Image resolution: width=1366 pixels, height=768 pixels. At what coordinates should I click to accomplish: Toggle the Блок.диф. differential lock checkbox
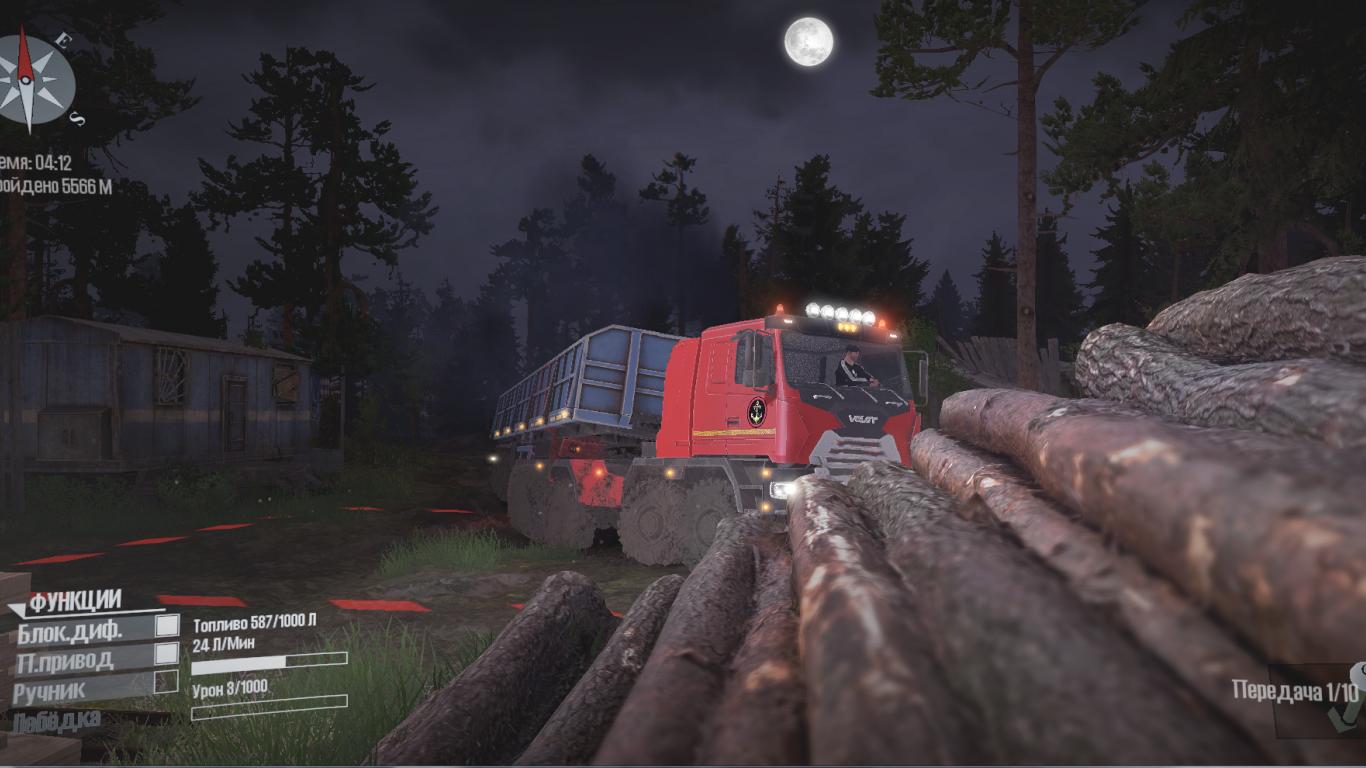tap(167, 626)
